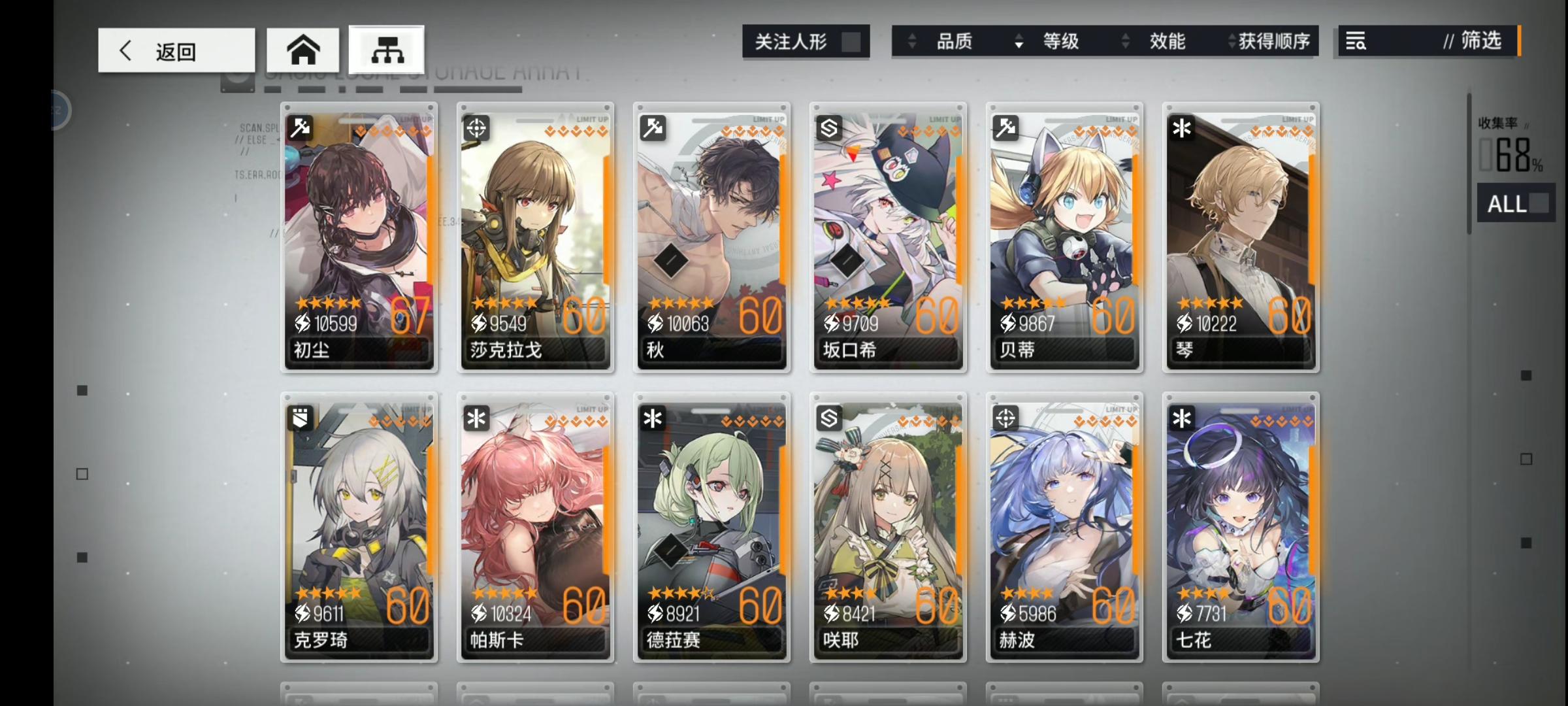This screenshot has height=706, width=1568.
Task: Click the medic class icon on 琴 card
Action: tap(1181, 128)
